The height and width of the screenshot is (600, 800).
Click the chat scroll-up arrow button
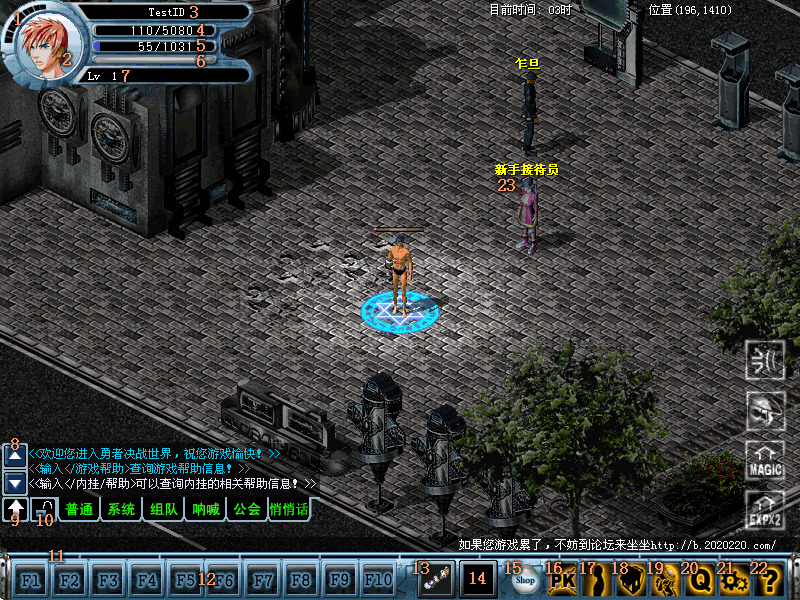(15, 456)
